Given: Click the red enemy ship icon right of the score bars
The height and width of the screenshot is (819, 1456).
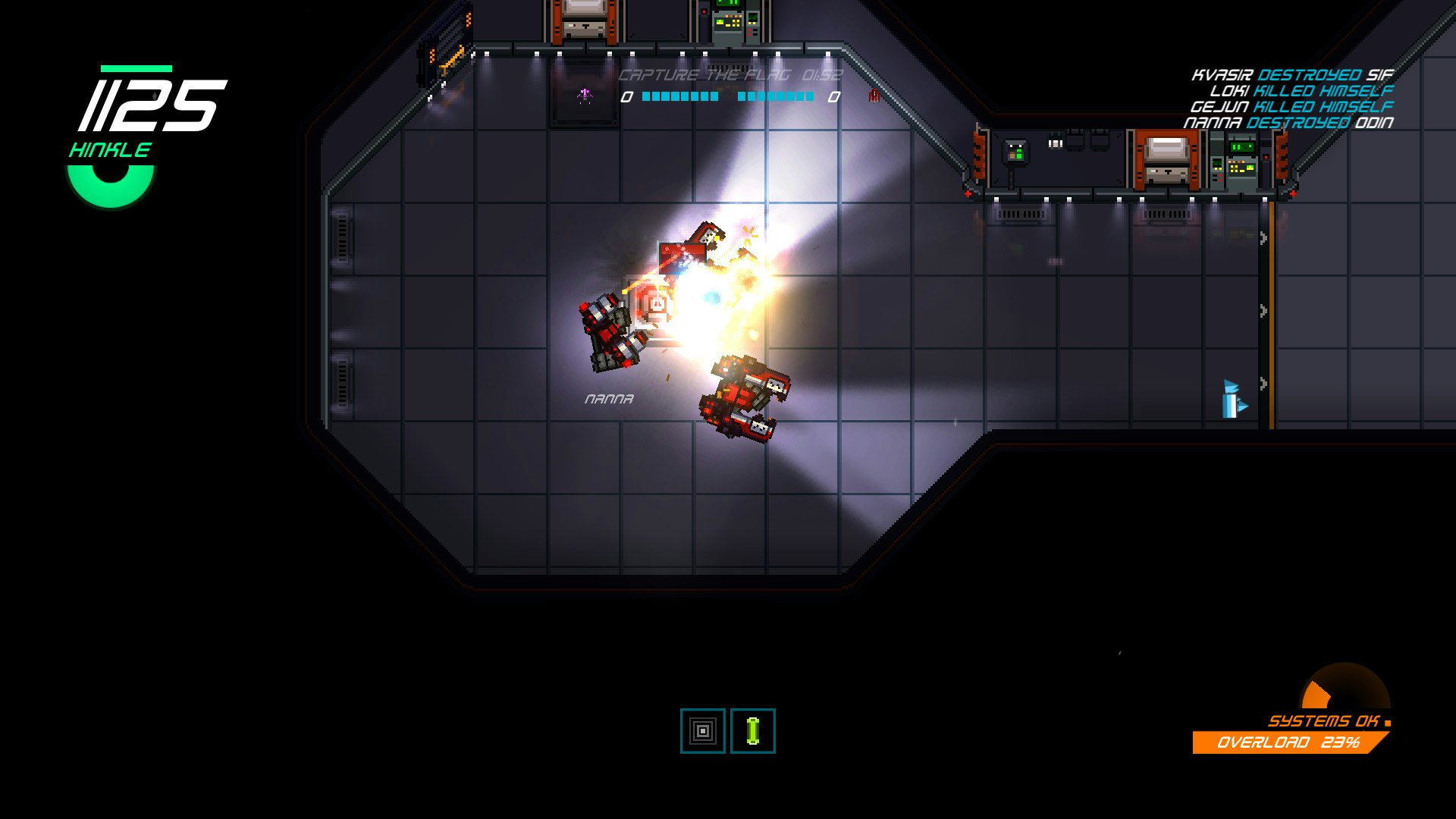Looking at the screenshot, I should [874, 96].
